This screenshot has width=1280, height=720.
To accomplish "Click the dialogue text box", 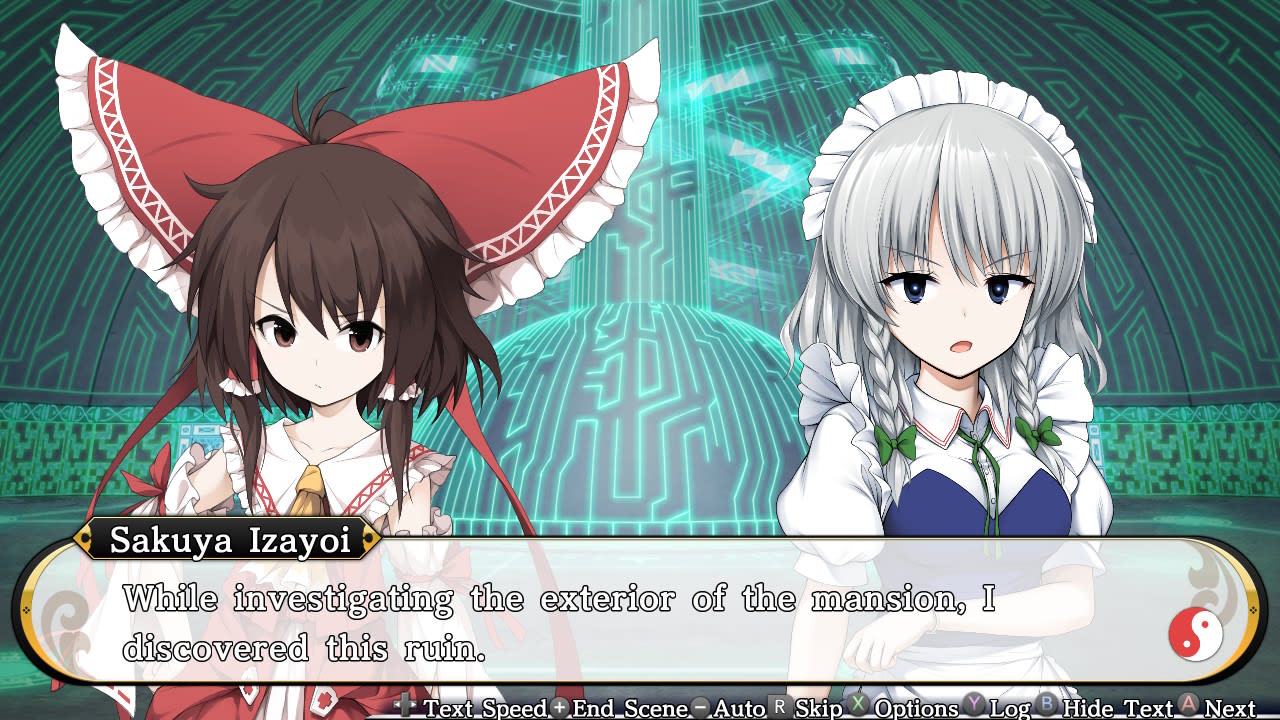I will tap(600, 620).
